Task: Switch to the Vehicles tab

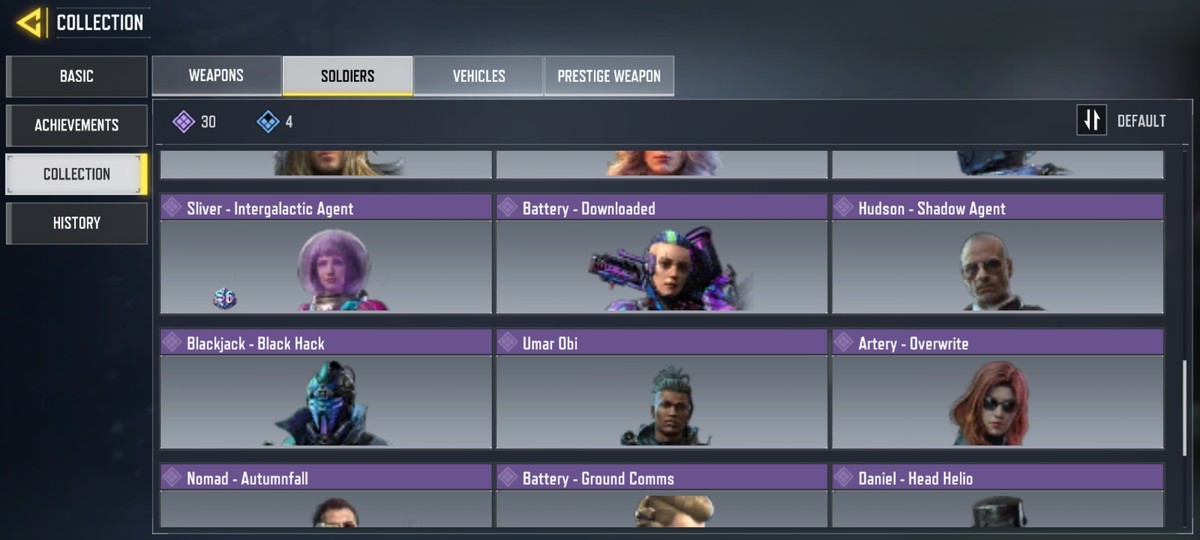Action: click(x=479, y=76)
